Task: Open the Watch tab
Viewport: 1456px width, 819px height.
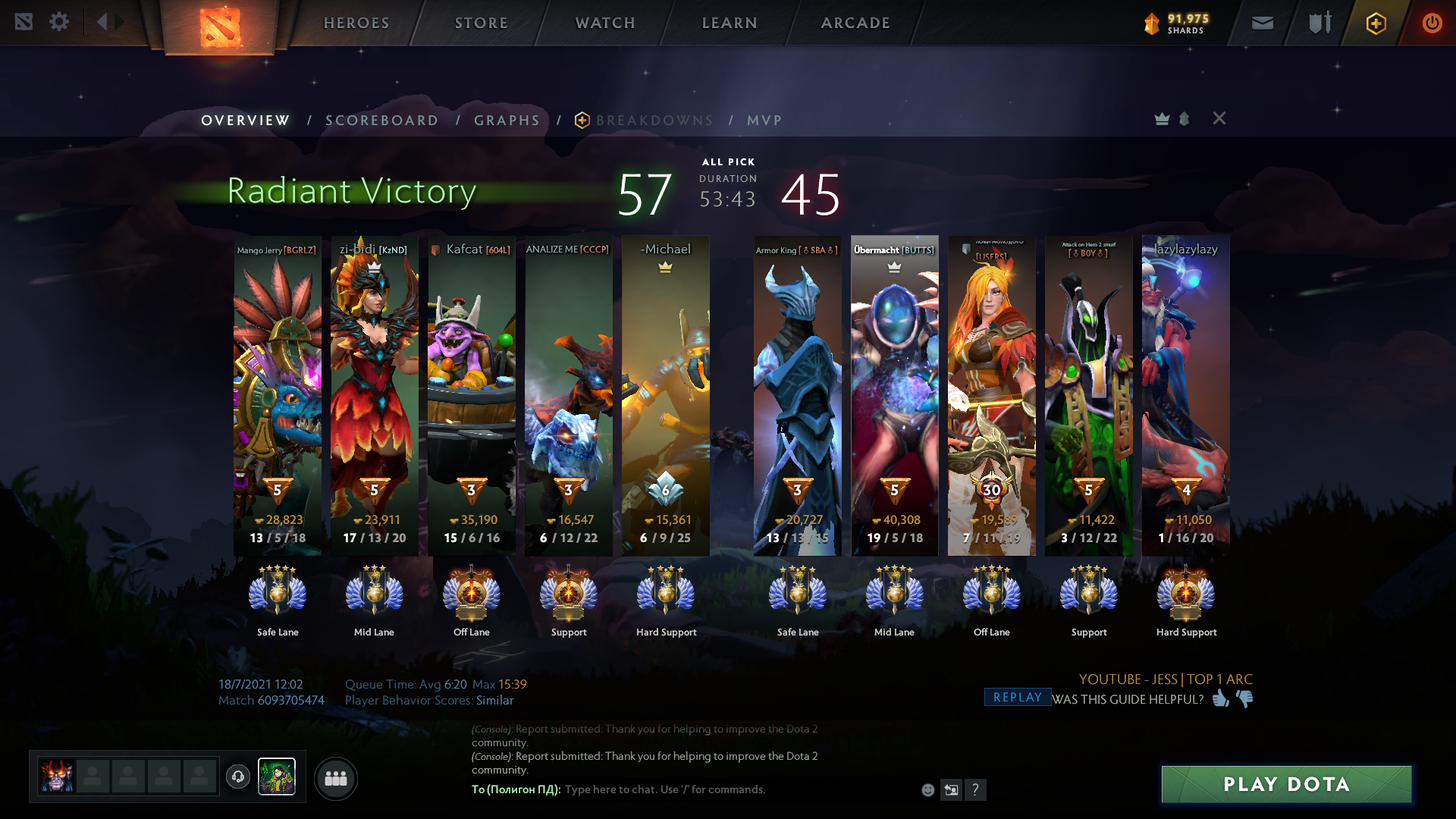Action: coord(605,23)
